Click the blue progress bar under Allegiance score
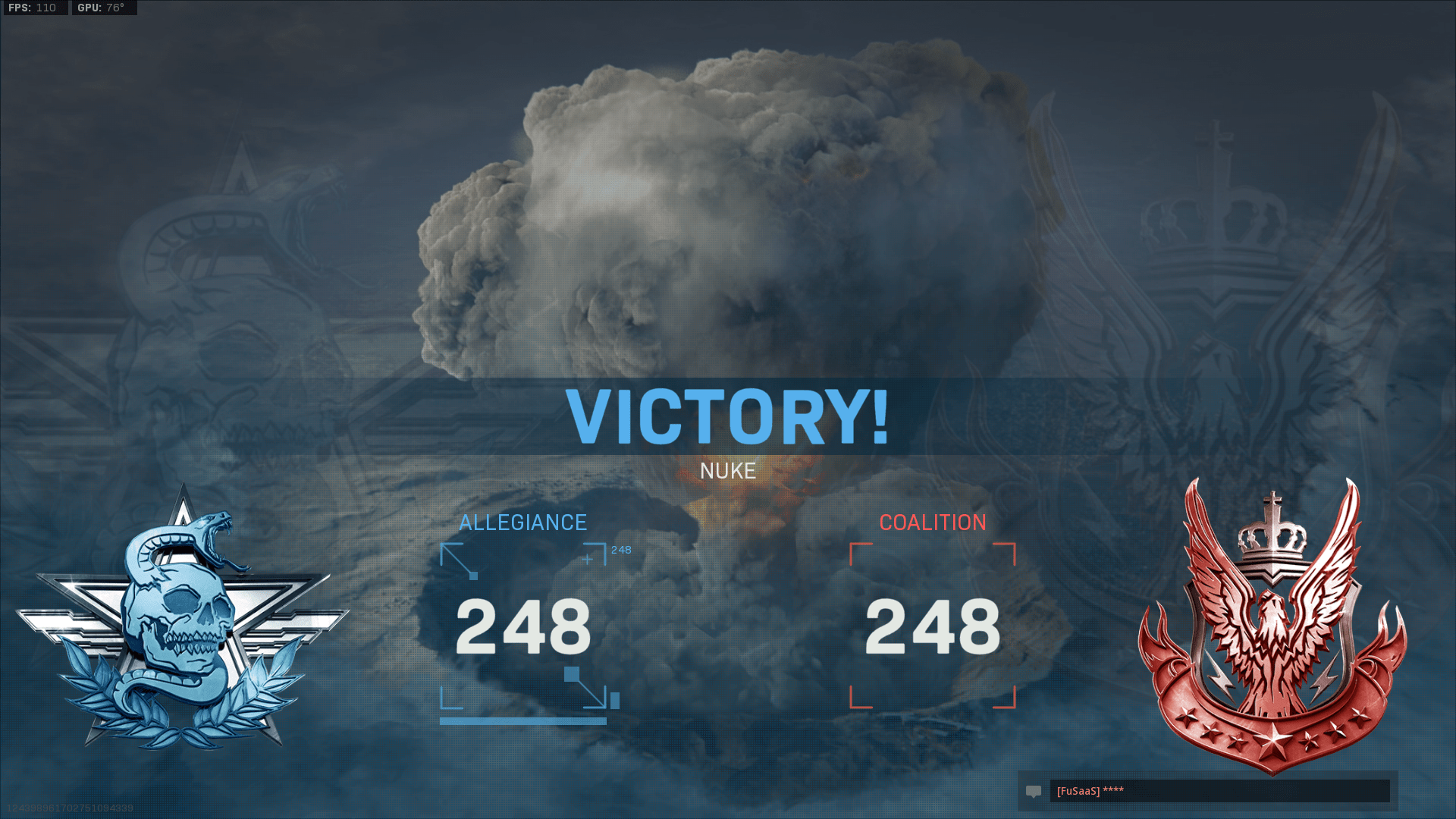 (523, 720)
